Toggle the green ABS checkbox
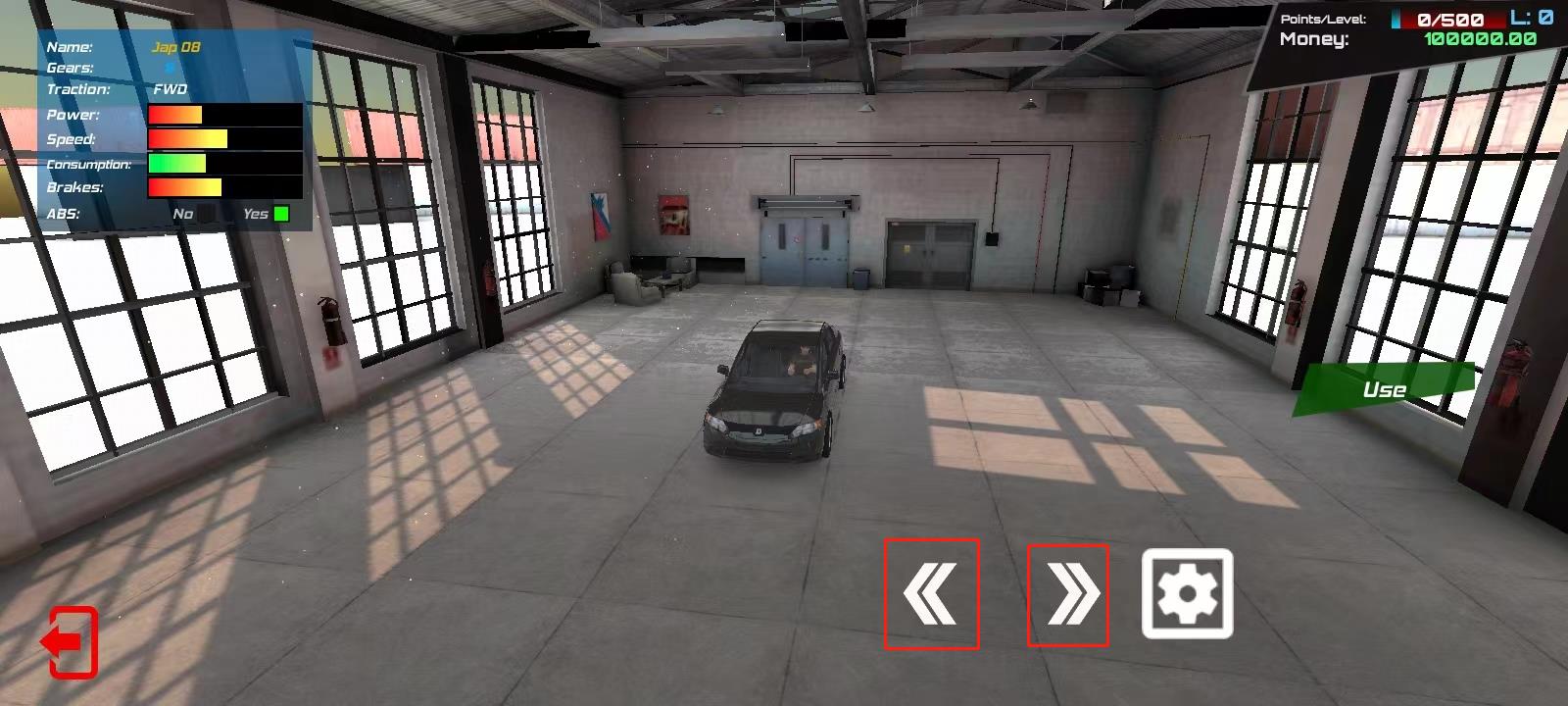This screenshot has width=1568, height=706. coord(281,212)
